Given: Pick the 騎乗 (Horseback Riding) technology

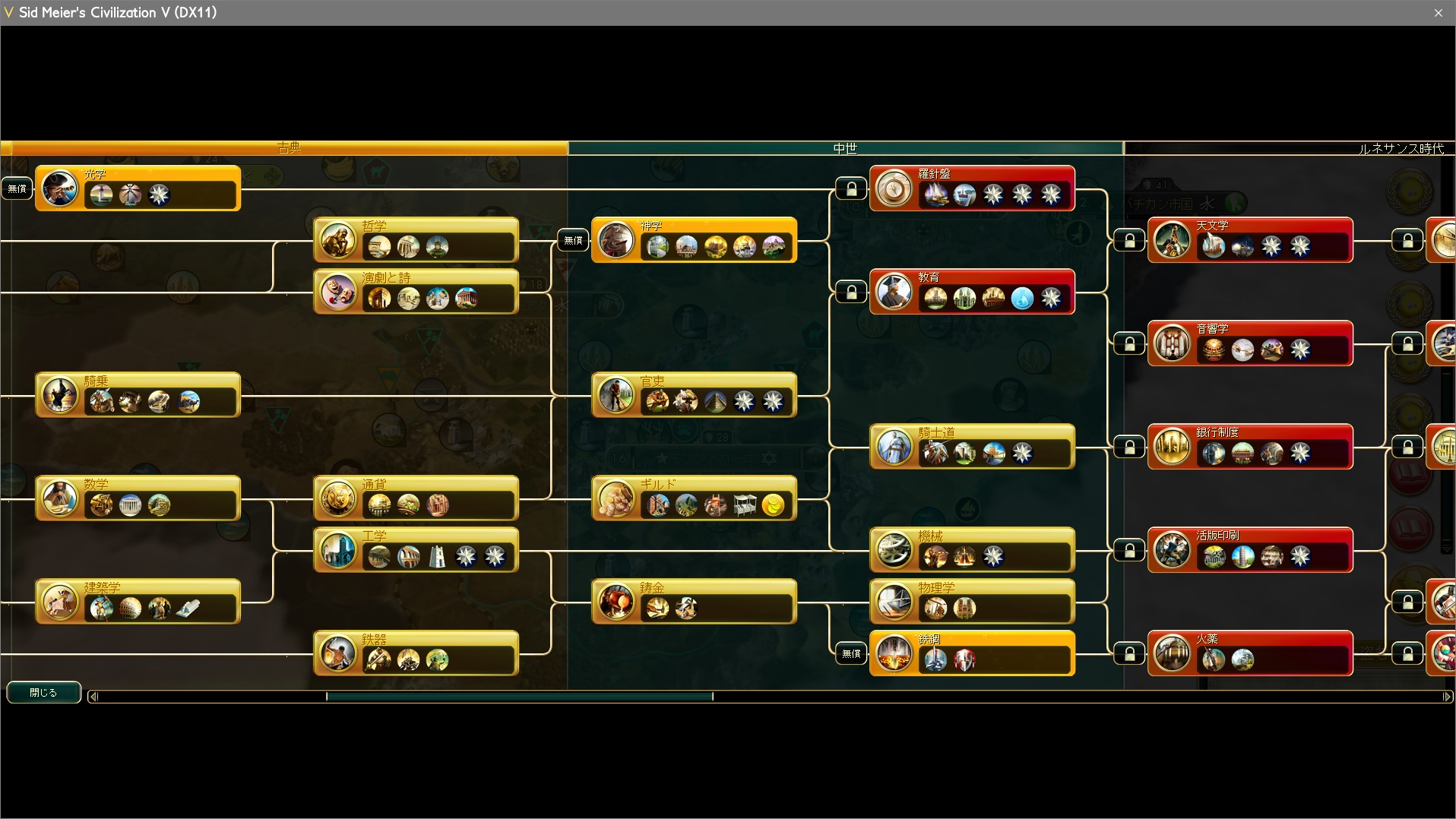Looking at the screenshot, I should (x=138, y=394).
